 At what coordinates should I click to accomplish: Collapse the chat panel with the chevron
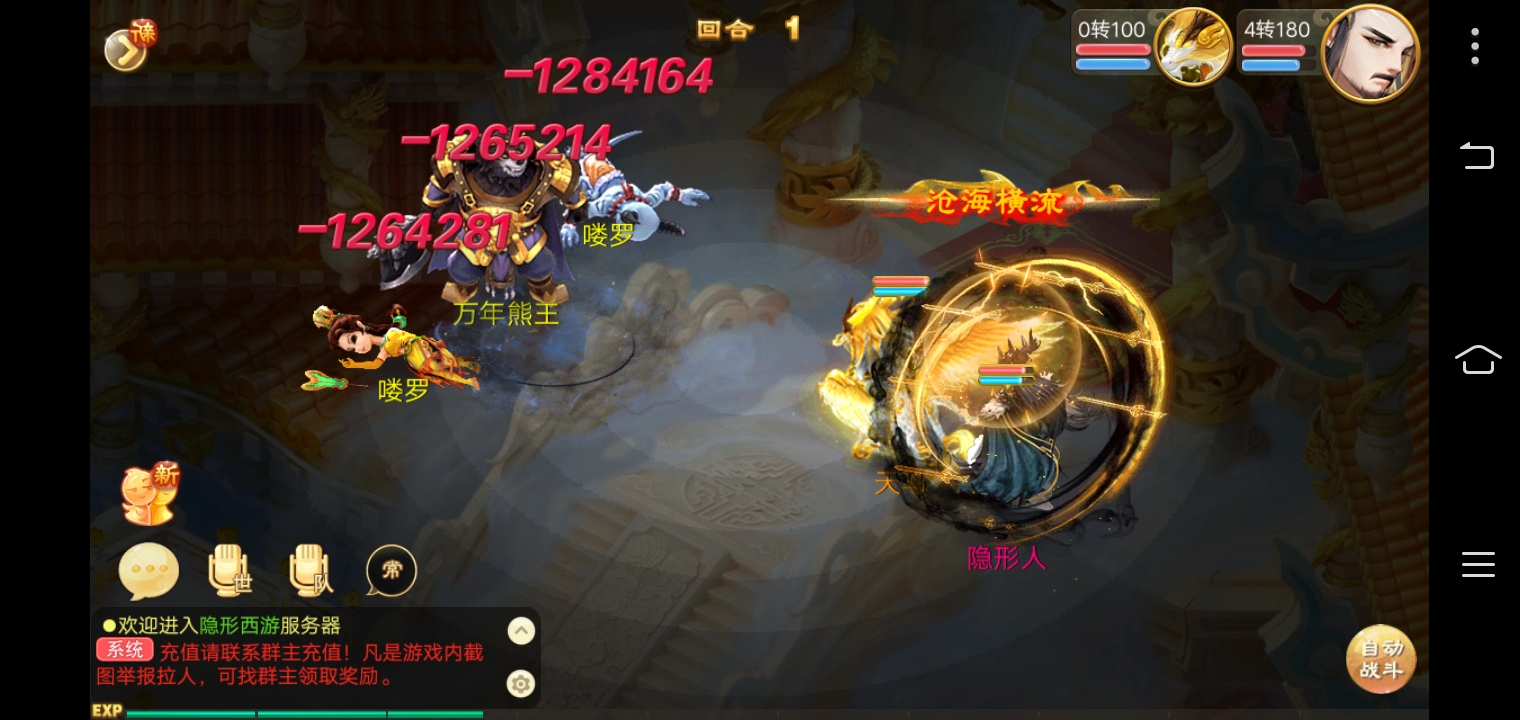(x=521, y=630)
